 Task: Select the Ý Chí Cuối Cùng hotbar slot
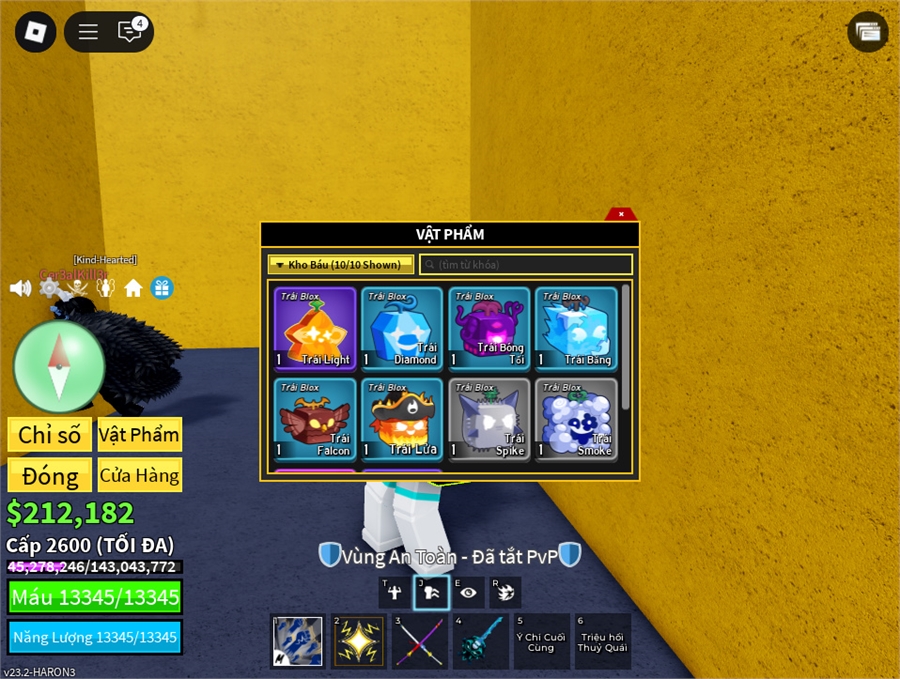[x=541, y=641]
